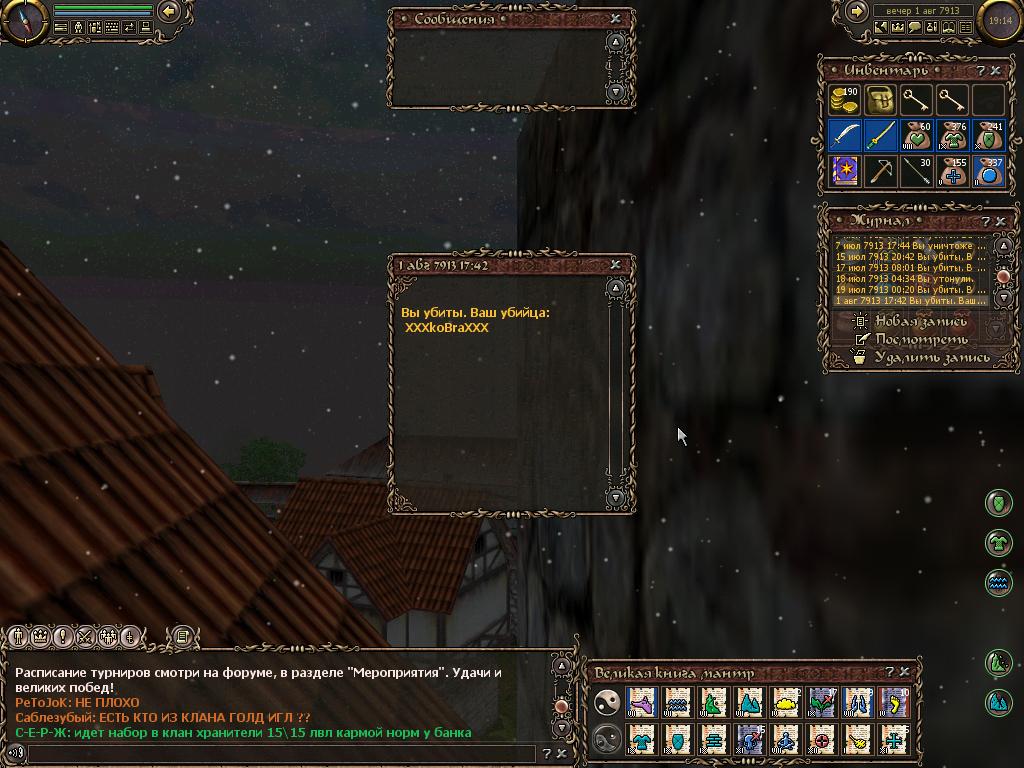Click Посмотреть journal entry button

919,339
